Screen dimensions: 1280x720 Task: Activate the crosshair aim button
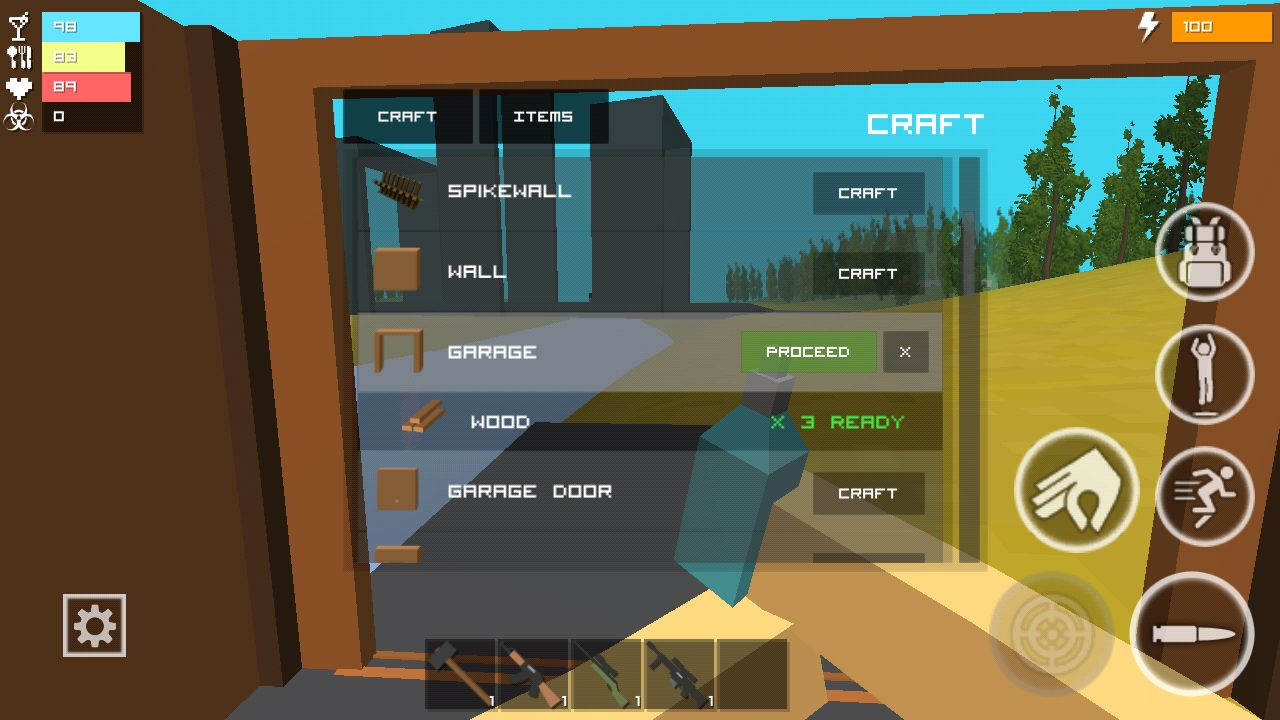click(x=1051, y=632)
